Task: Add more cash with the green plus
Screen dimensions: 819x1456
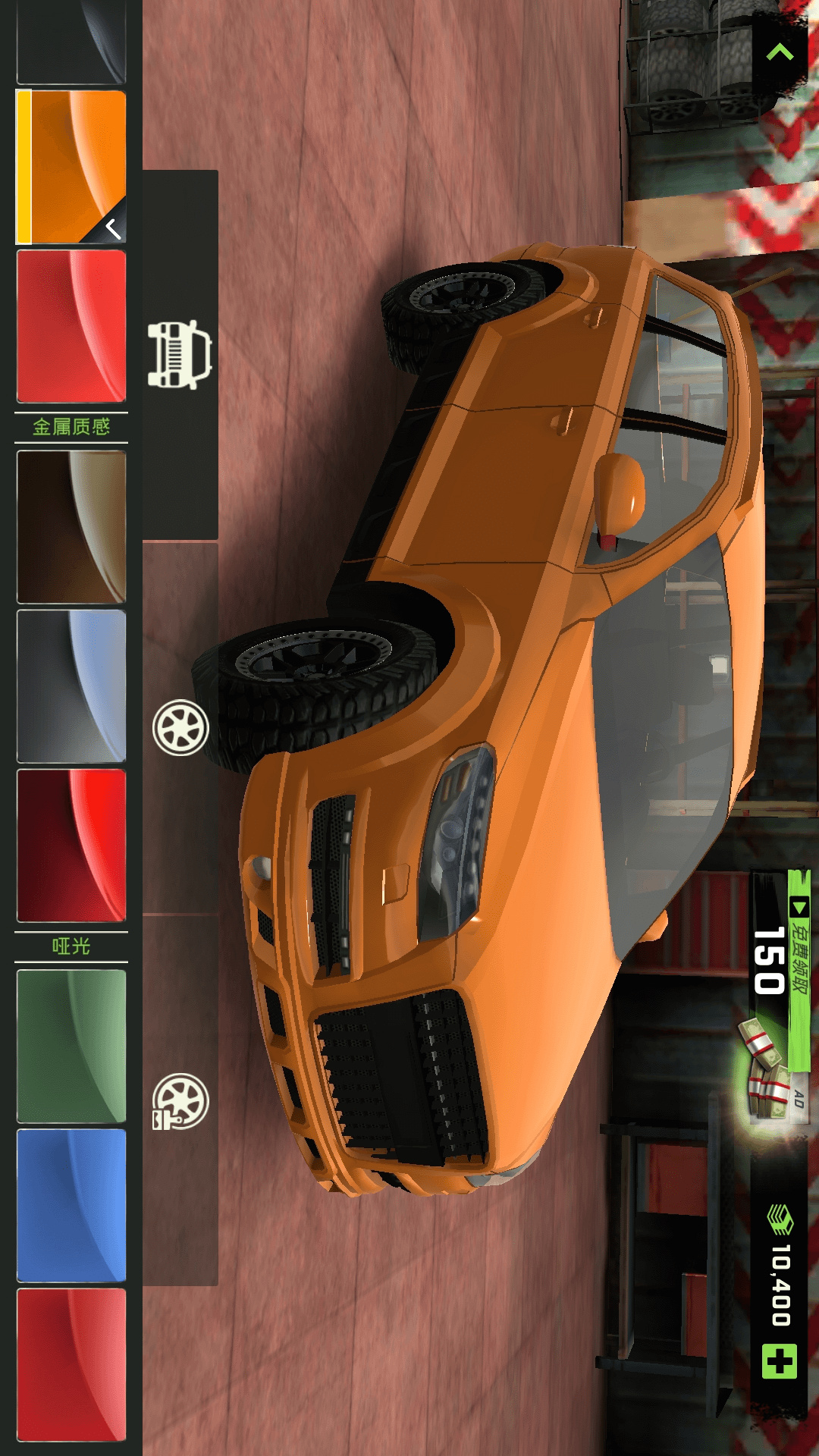Action: [780, 1361]
